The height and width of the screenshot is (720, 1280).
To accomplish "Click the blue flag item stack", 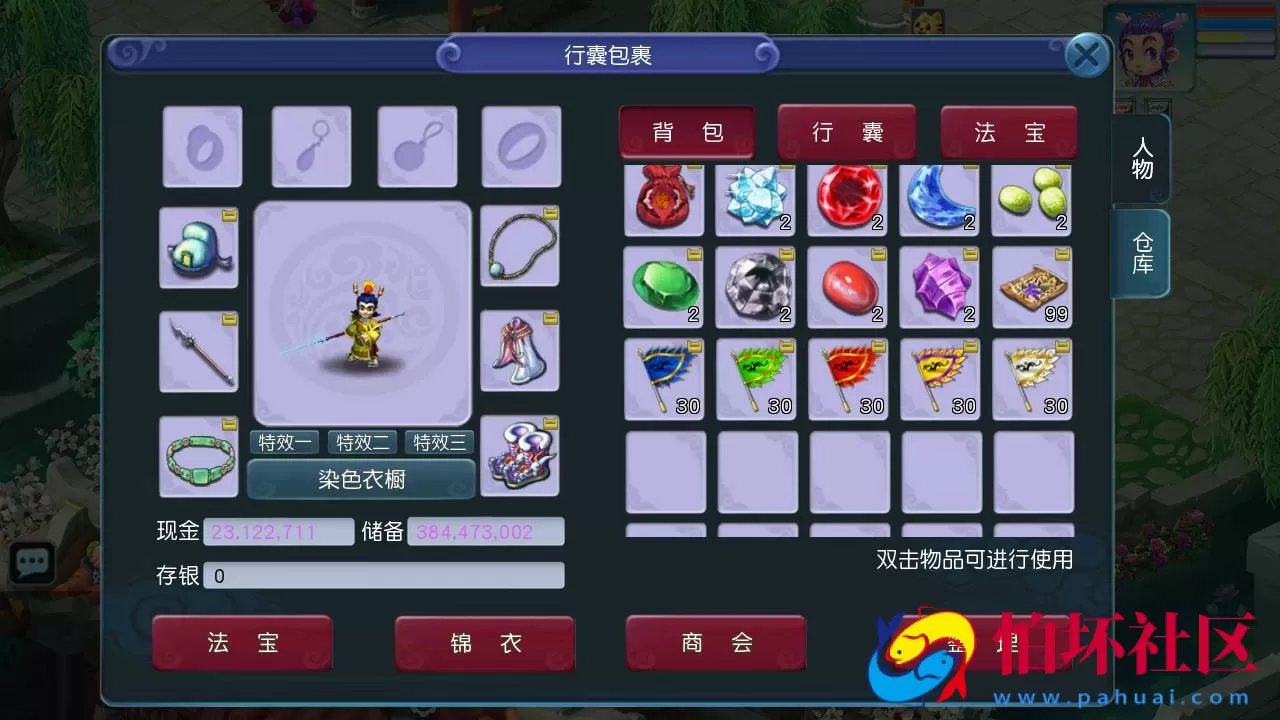I will (663, 377).
